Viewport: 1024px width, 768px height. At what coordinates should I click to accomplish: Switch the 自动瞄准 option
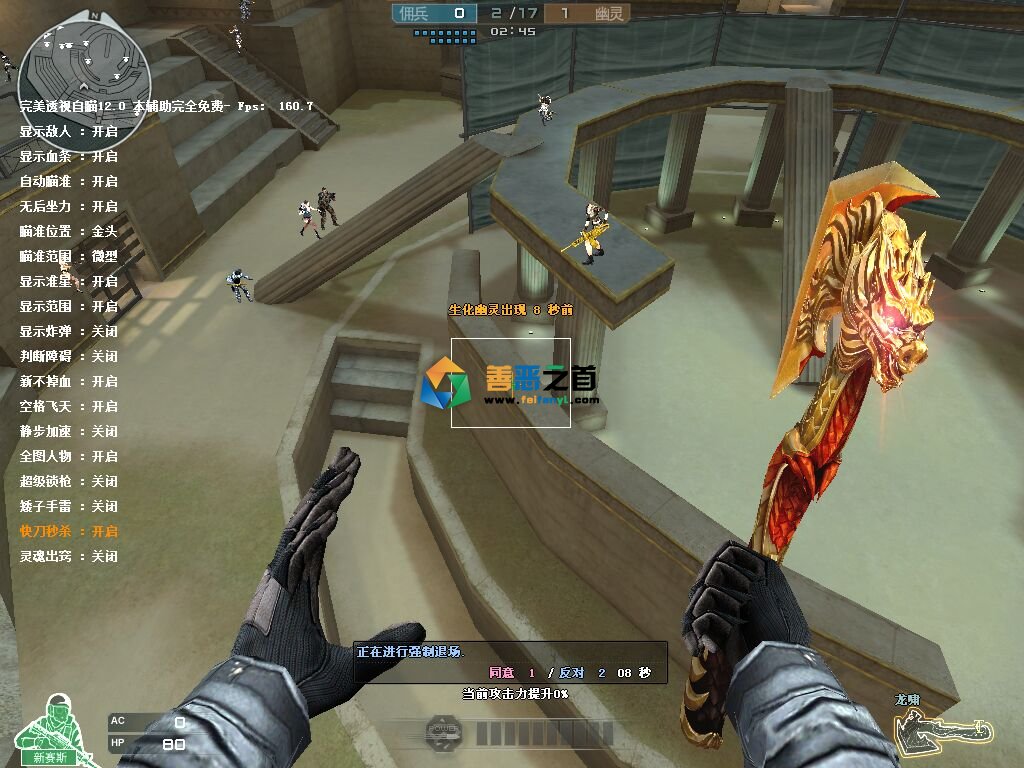pyautogui.click(x=68, y=181)
